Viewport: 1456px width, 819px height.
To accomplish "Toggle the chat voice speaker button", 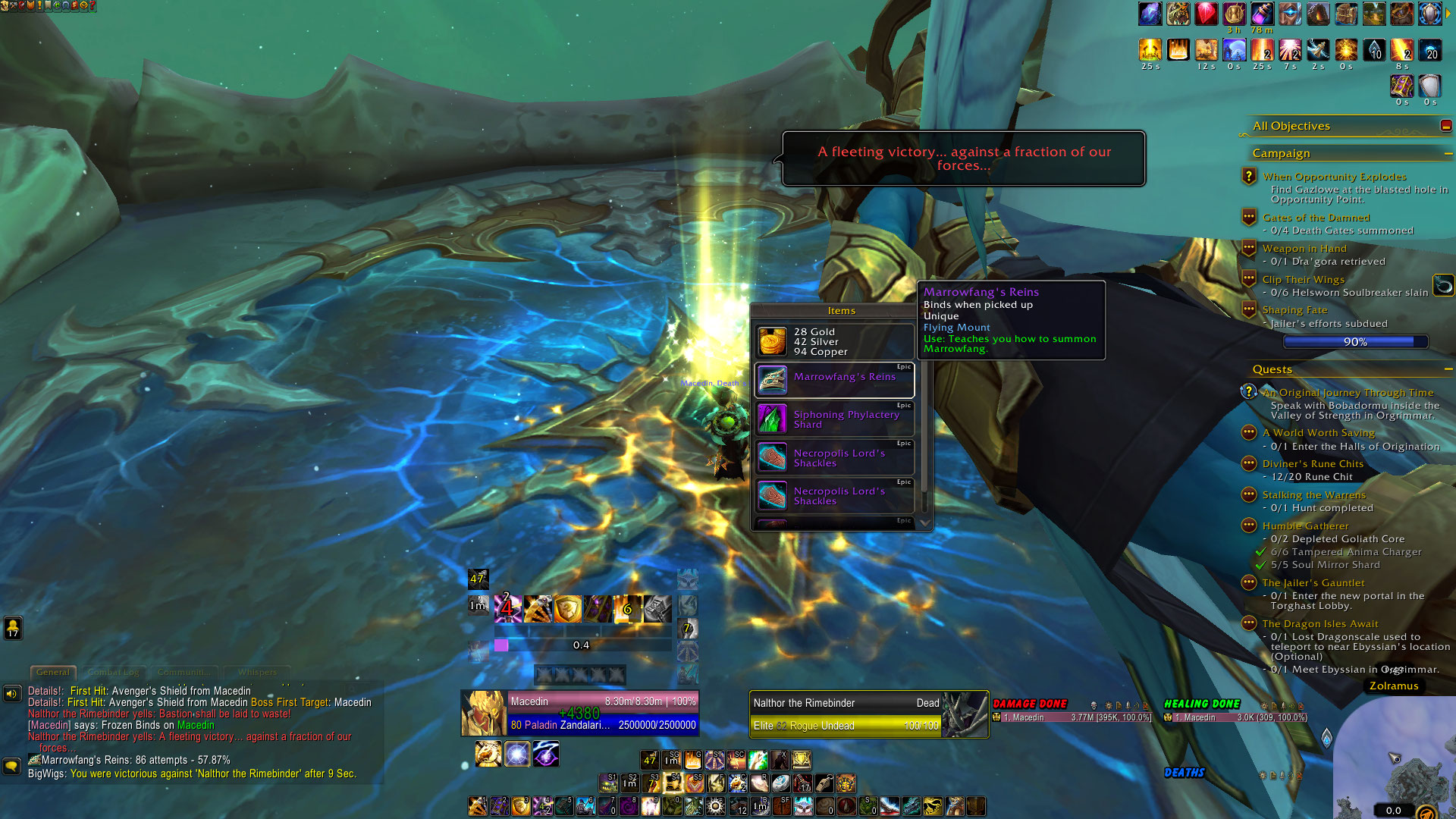I will [x=11, y=693].
